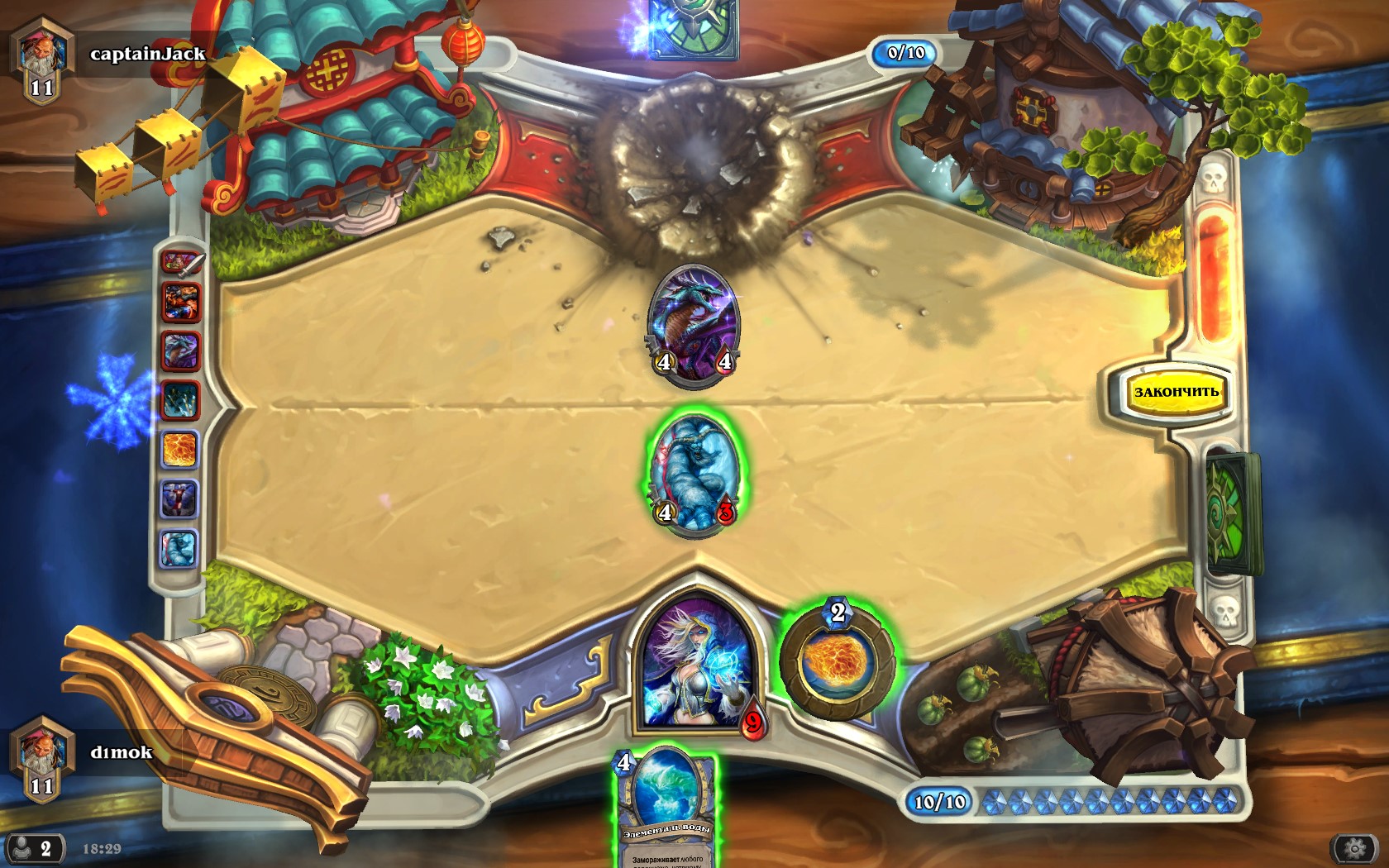Open the gear settings menu

[1353, 848]
